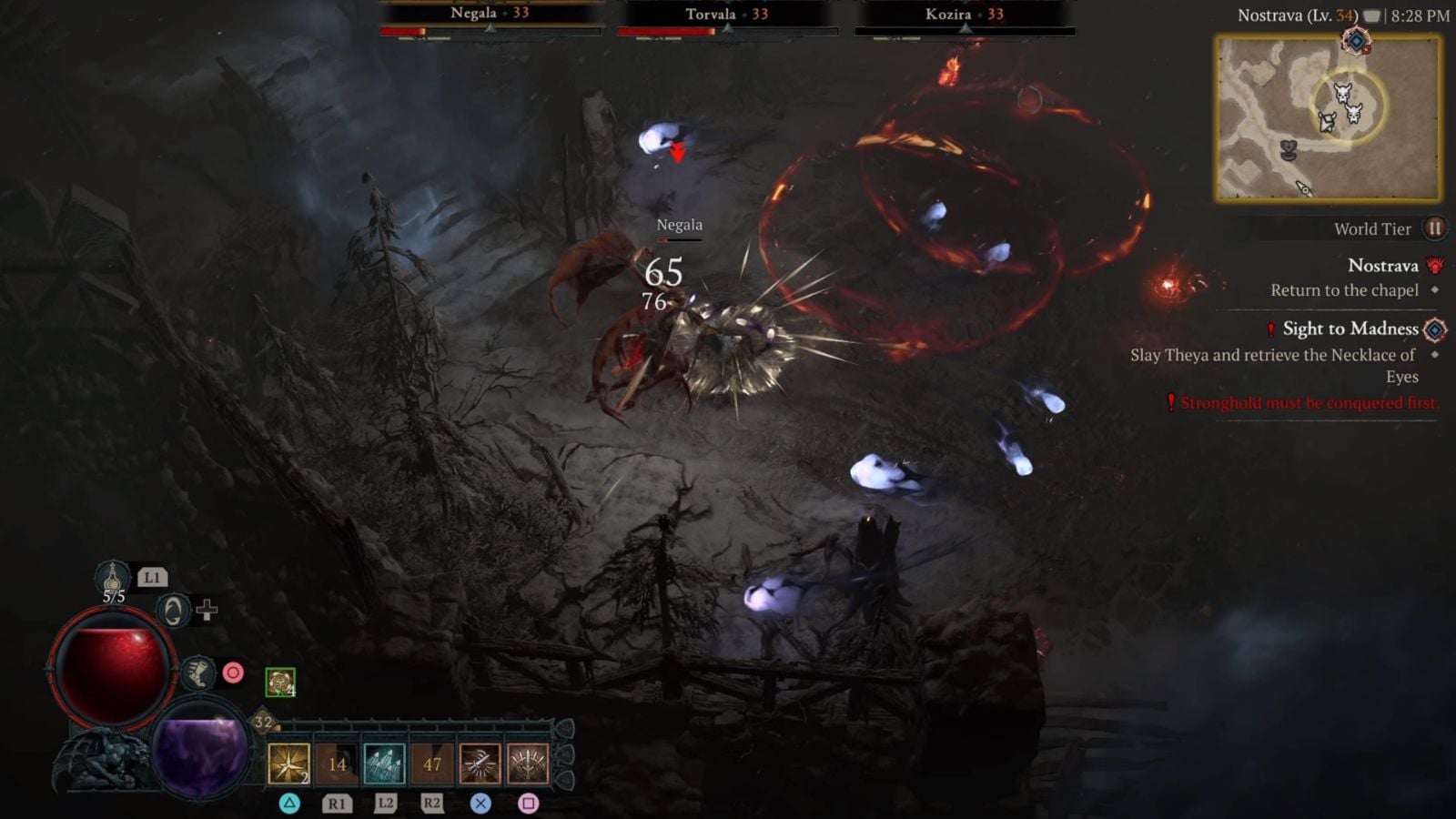Viewport: 1456px width, 819px height.
Task: Check the Necklace of Eyes objective diamond
Action: coord(1435,355)
